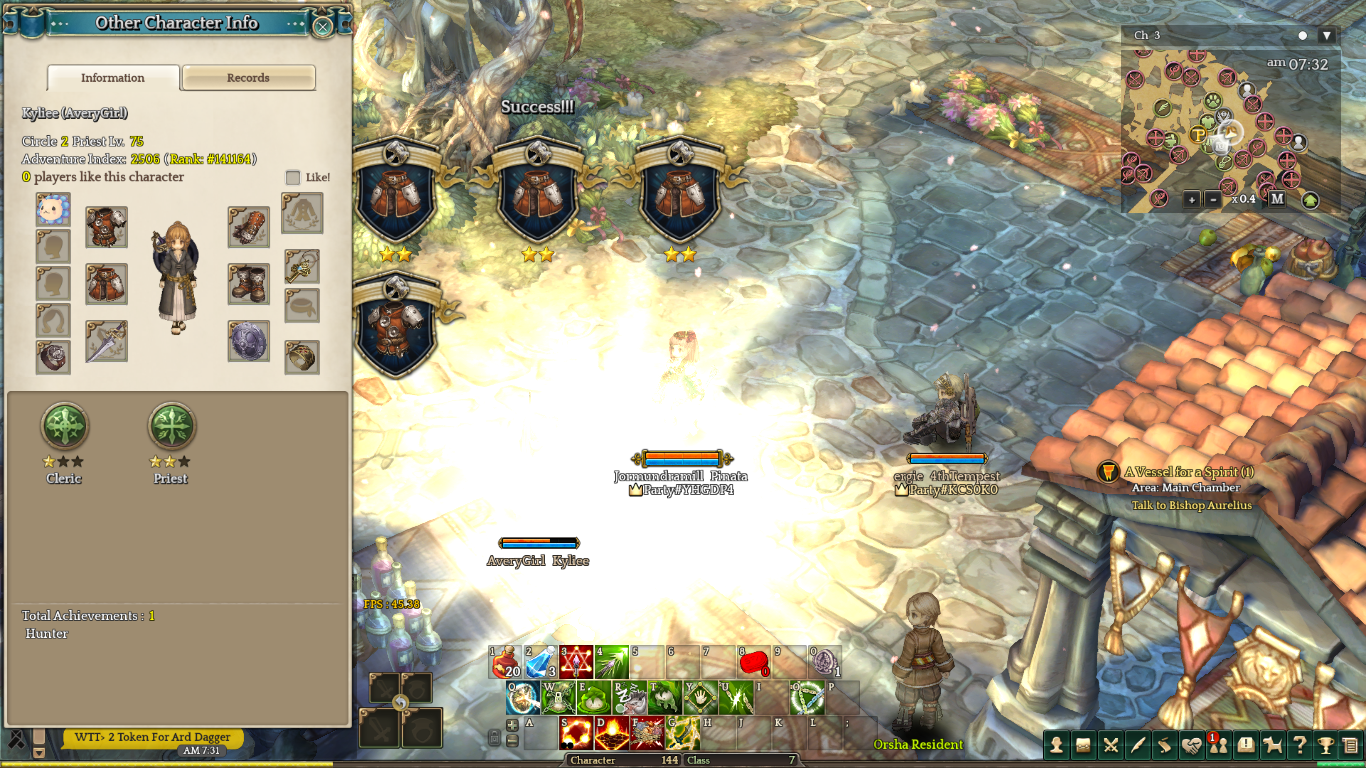Select the equipped dagger weapon slot
This screenshot has height=768, width=1366.
click(x=106, y=341)
